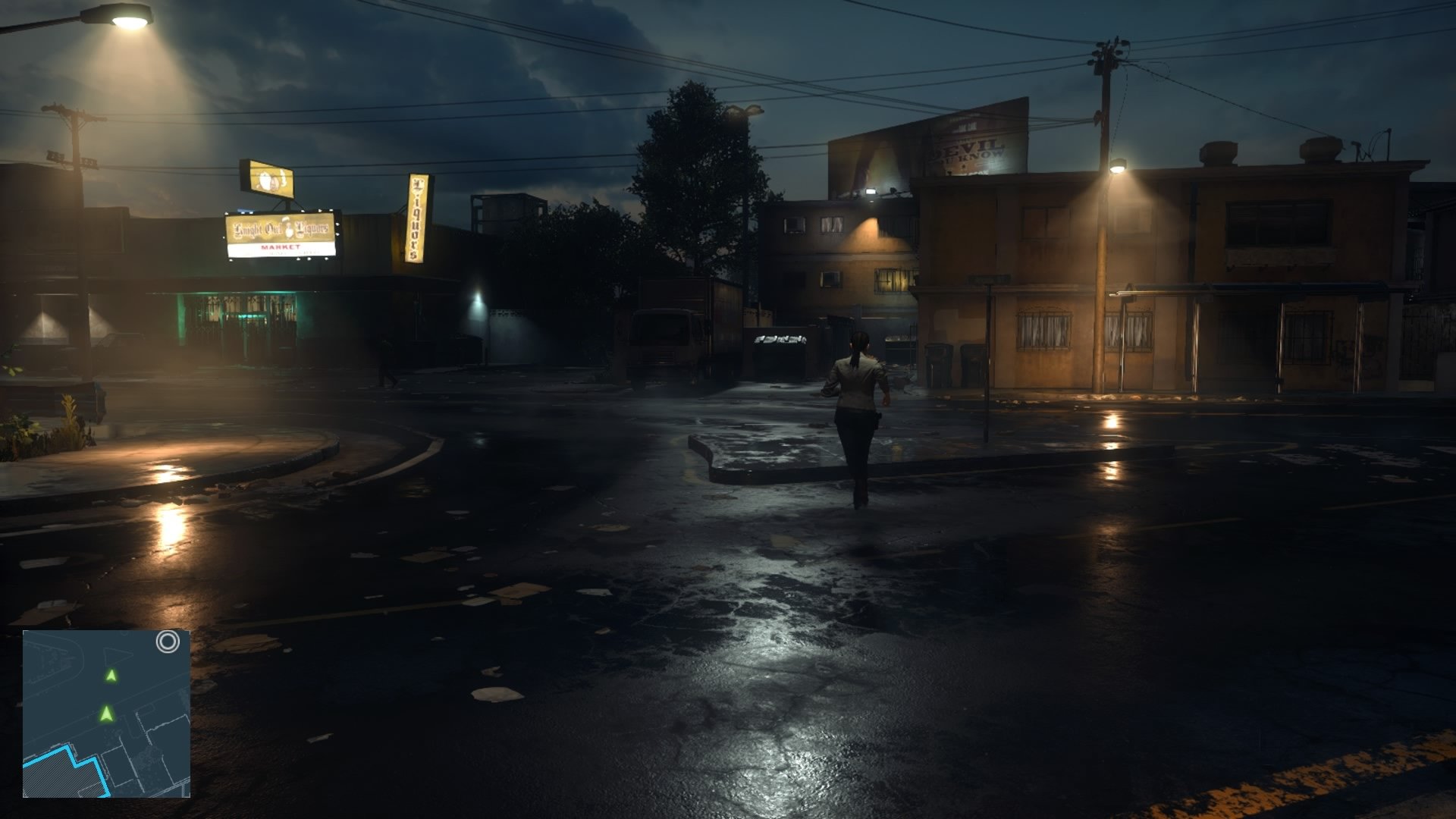Select the player arrow on the minimap

point(107,714)
